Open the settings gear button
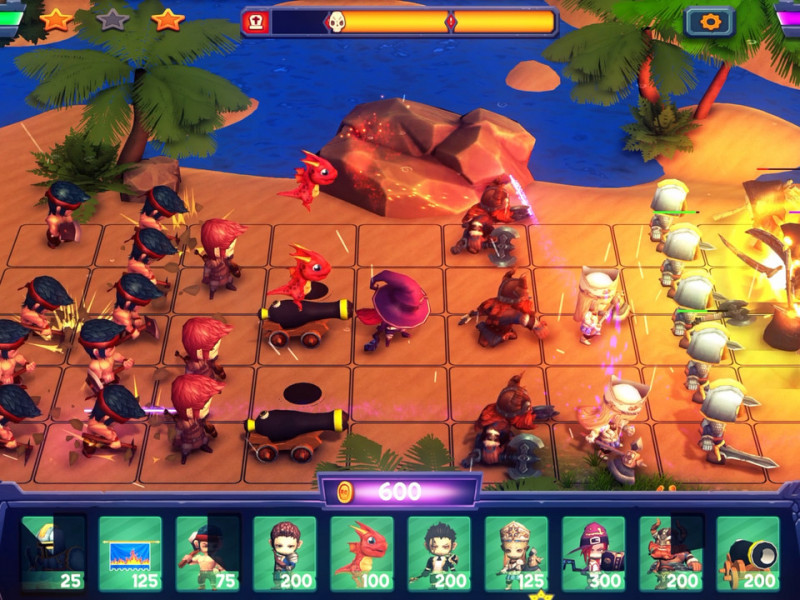800x600 pixels. [x=709, y=22]
